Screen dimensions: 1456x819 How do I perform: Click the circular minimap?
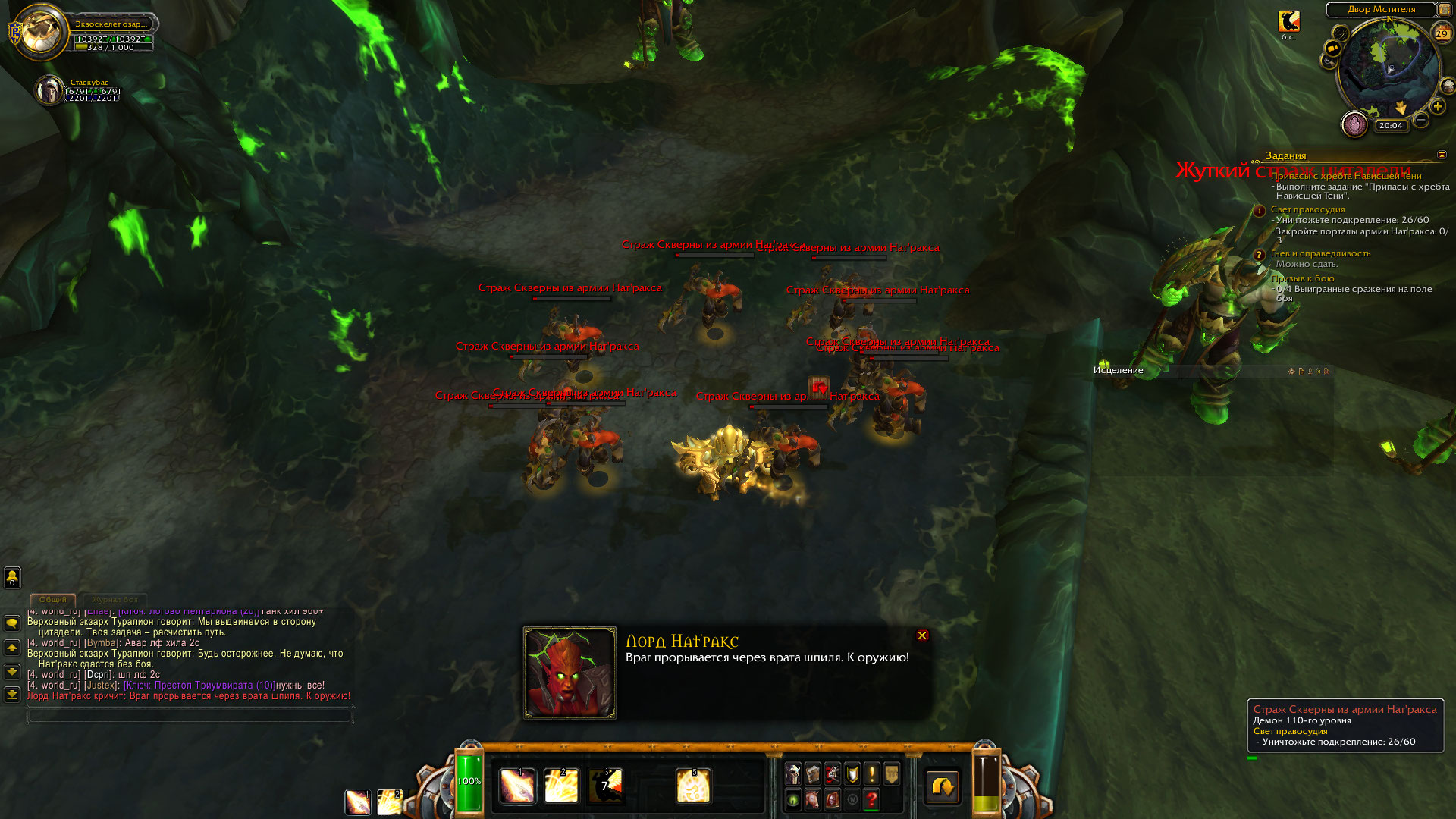[1388, 68]
